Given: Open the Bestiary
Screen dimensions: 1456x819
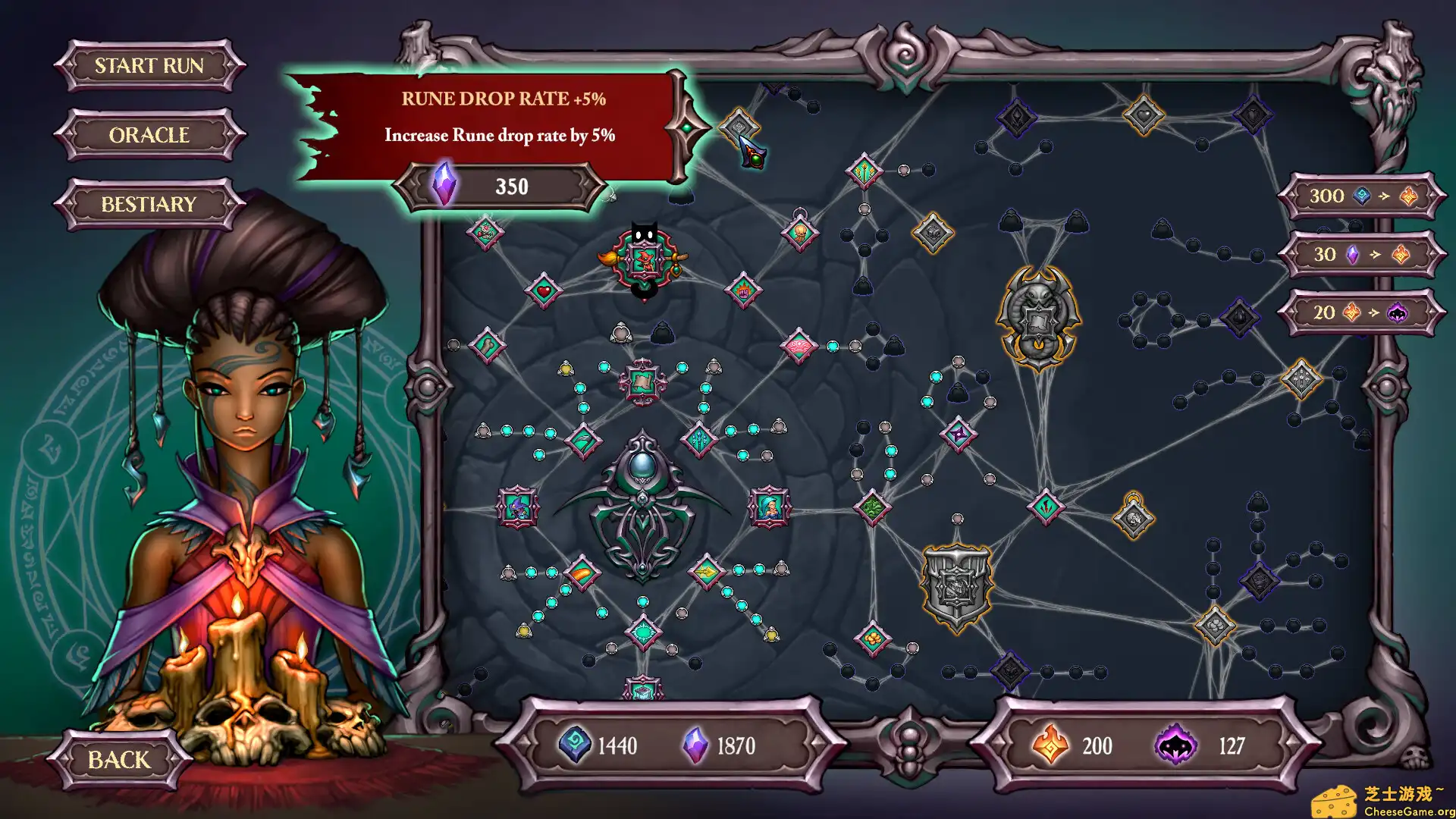Looking at the screenshot, I should coord(149,204).
